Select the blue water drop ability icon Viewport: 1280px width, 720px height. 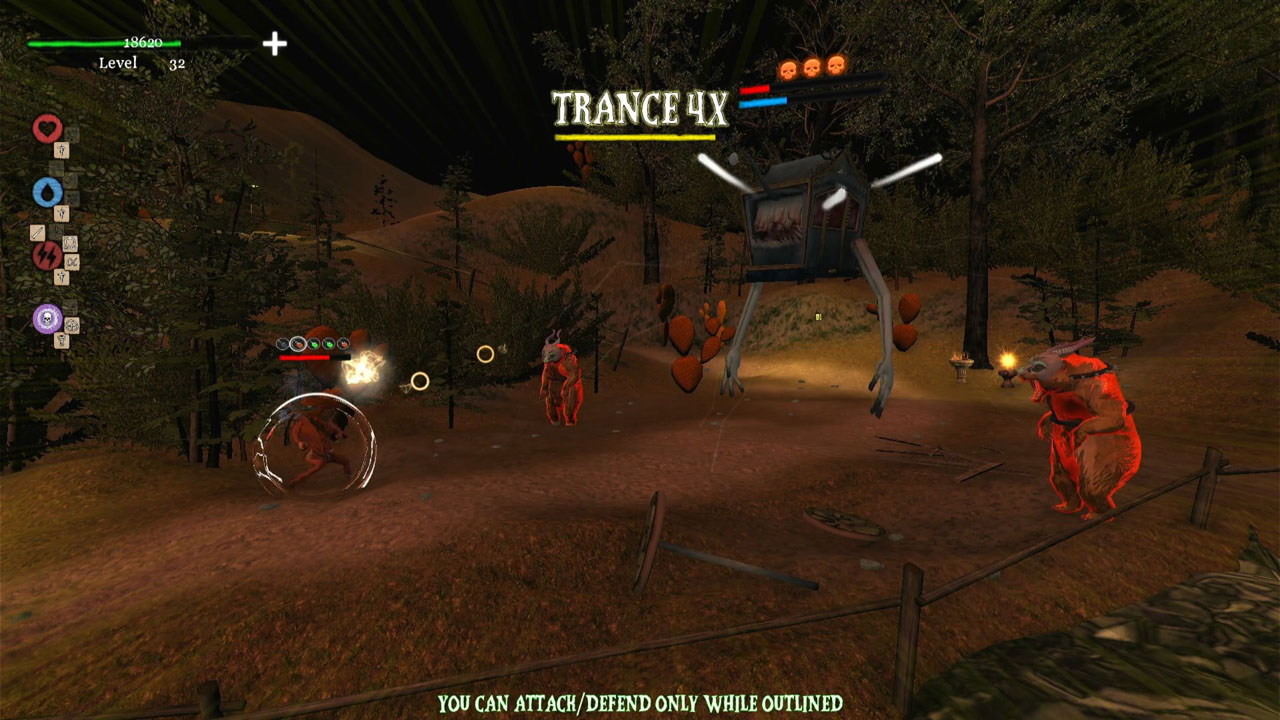tap(50, 190)
